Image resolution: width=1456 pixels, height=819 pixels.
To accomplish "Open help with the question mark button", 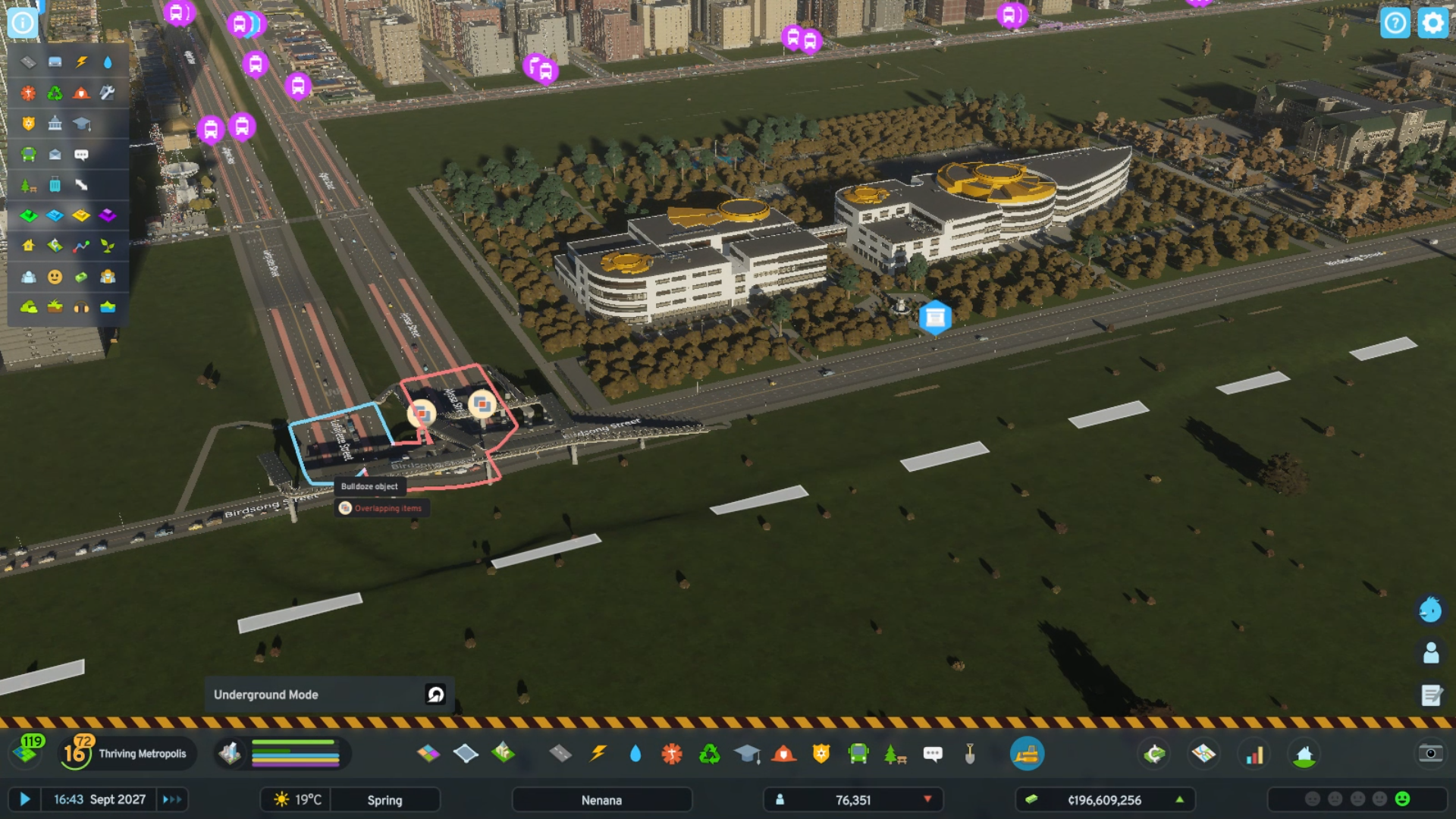I will pyautogui.click(x=1395, y=24).
